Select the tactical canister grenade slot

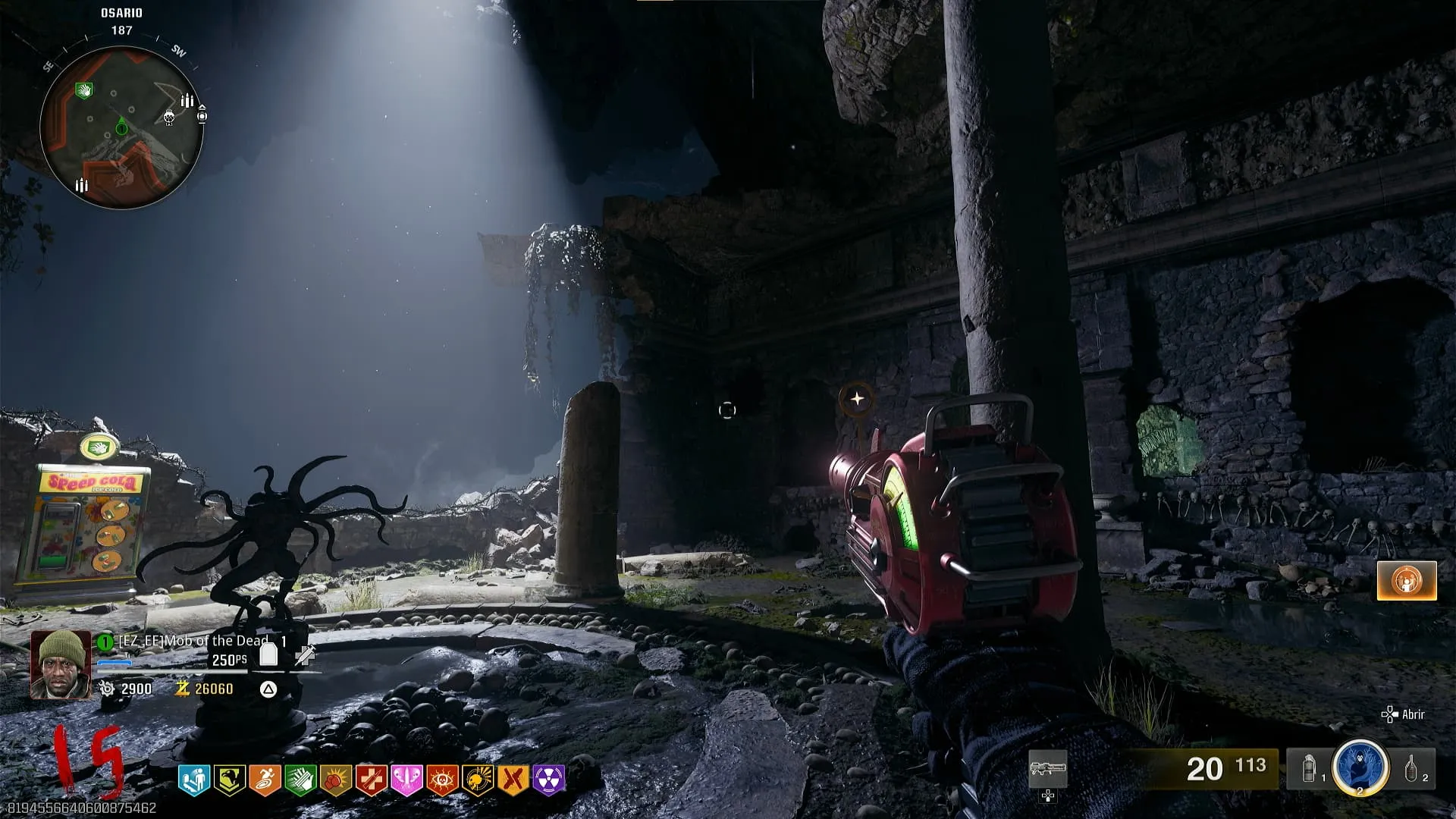click(x=1309, y=770)
